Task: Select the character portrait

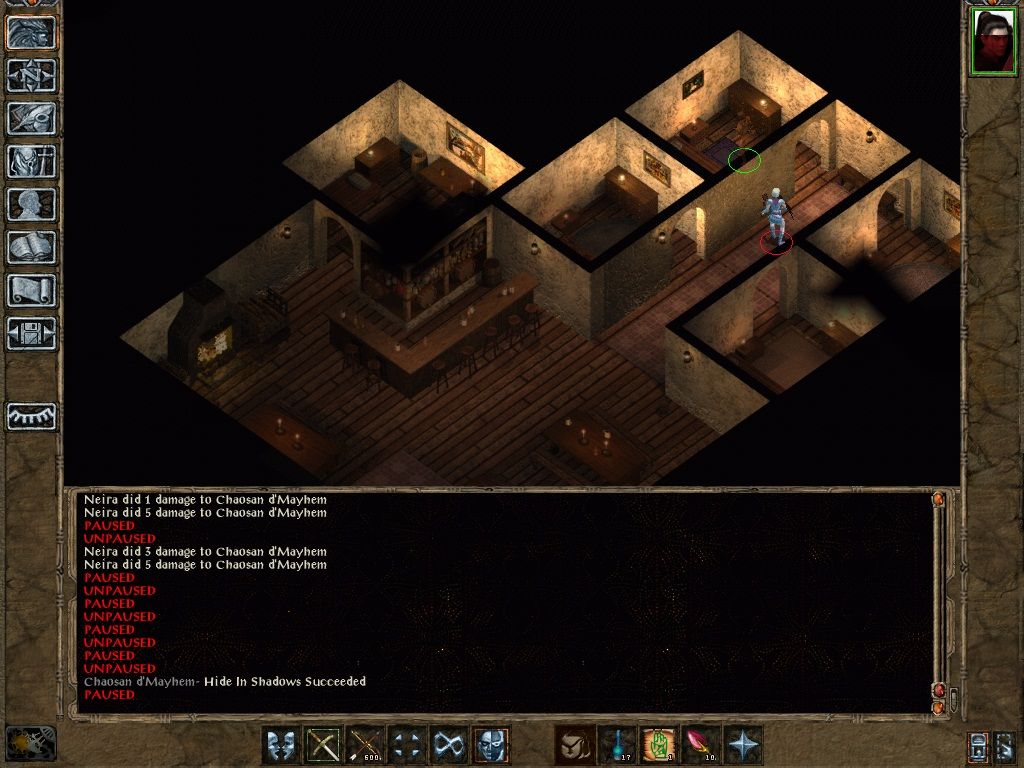Action: 992,42
